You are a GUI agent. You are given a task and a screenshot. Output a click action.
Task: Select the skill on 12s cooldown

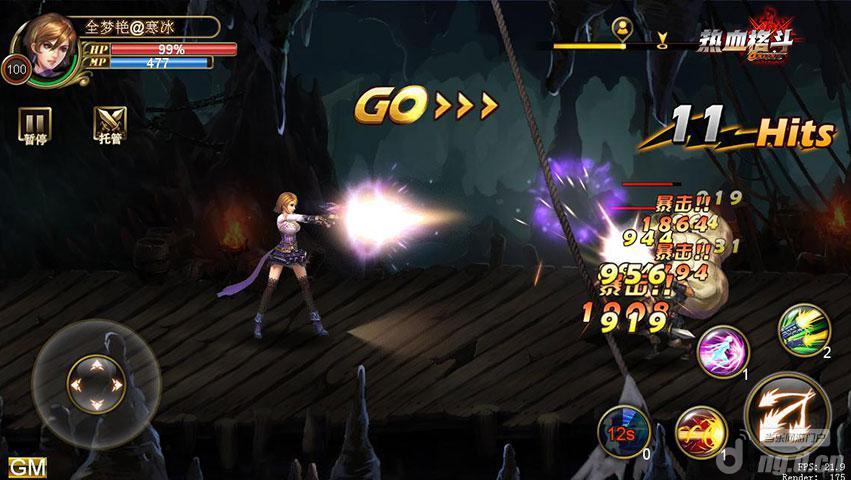coord(622,434)
